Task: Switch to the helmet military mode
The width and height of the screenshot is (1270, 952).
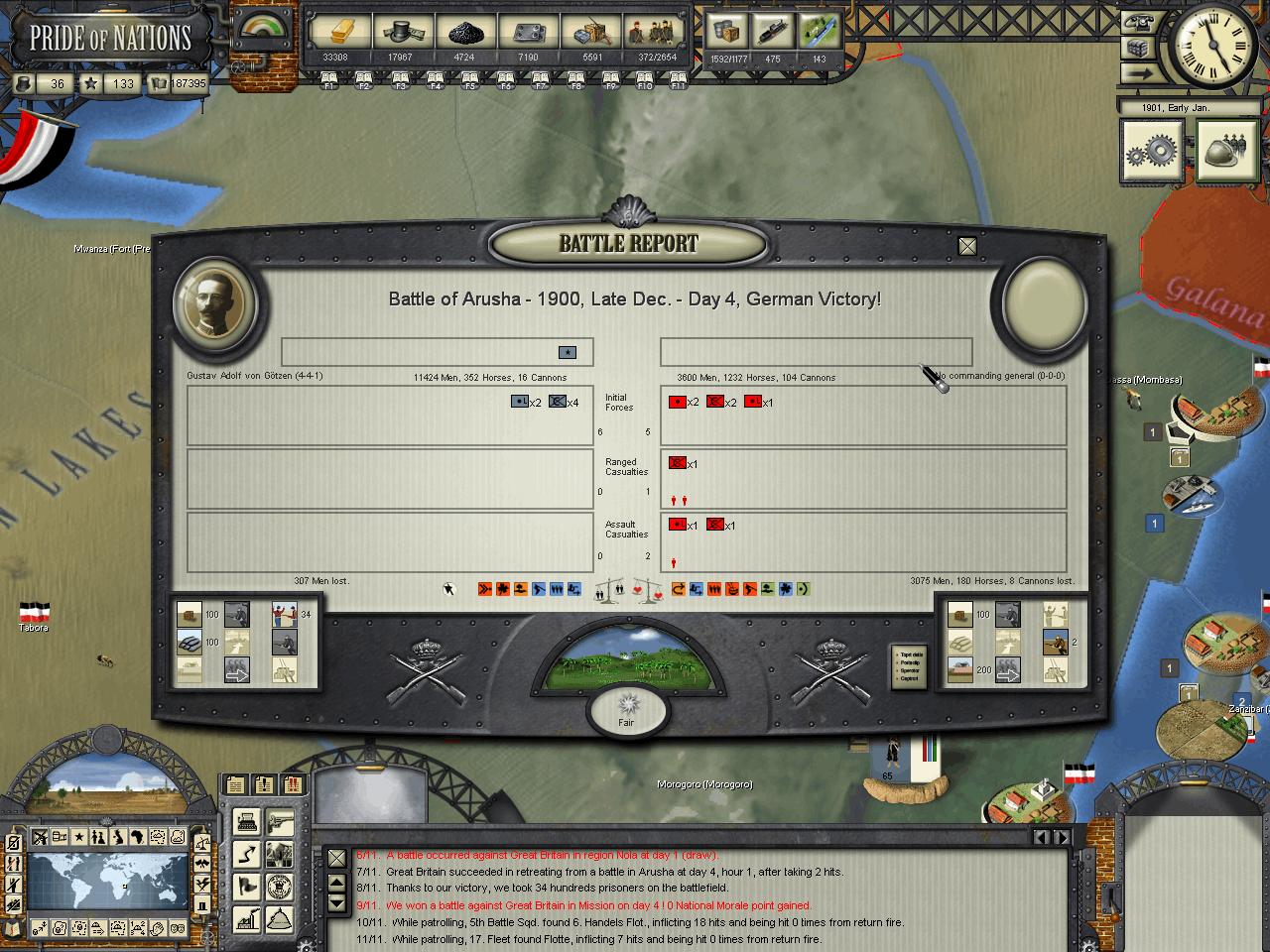Action: point(1227,152)
